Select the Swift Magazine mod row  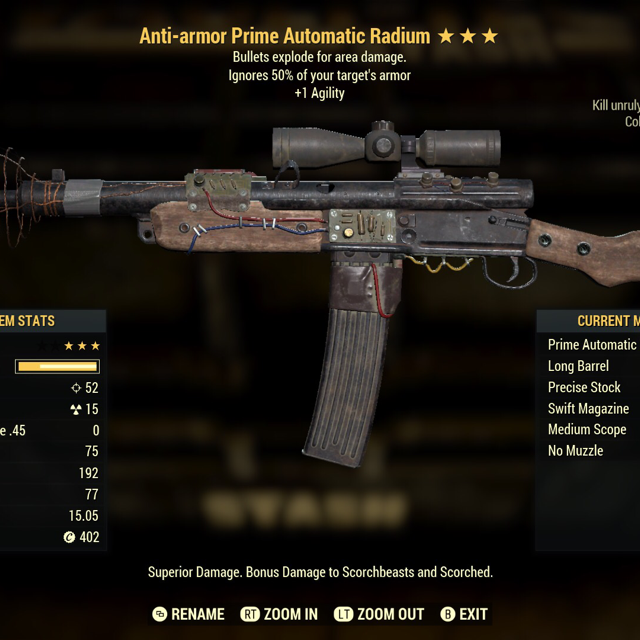588,408
